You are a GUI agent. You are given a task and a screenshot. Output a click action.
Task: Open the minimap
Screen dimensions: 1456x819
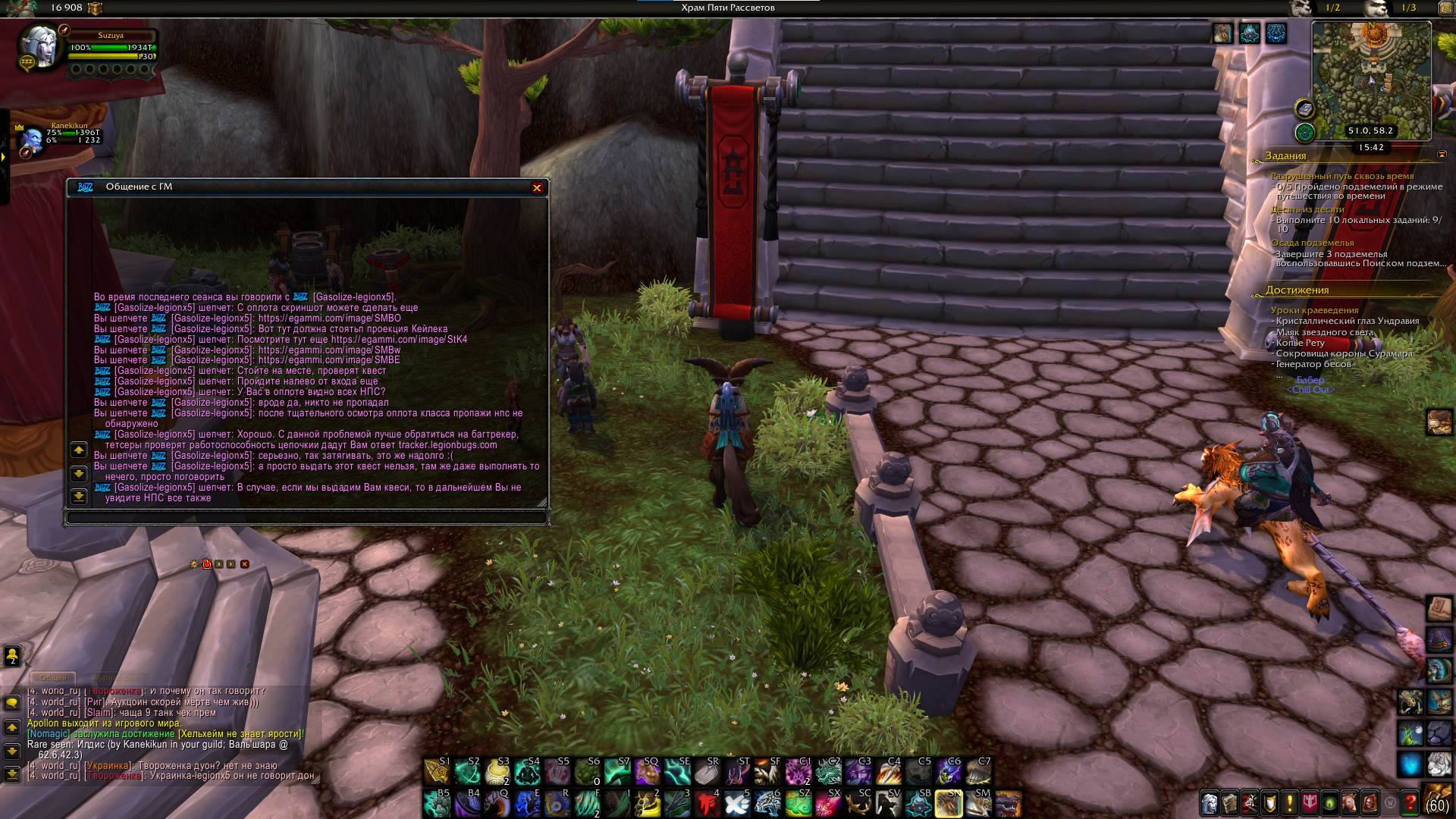coord(1371,76)
